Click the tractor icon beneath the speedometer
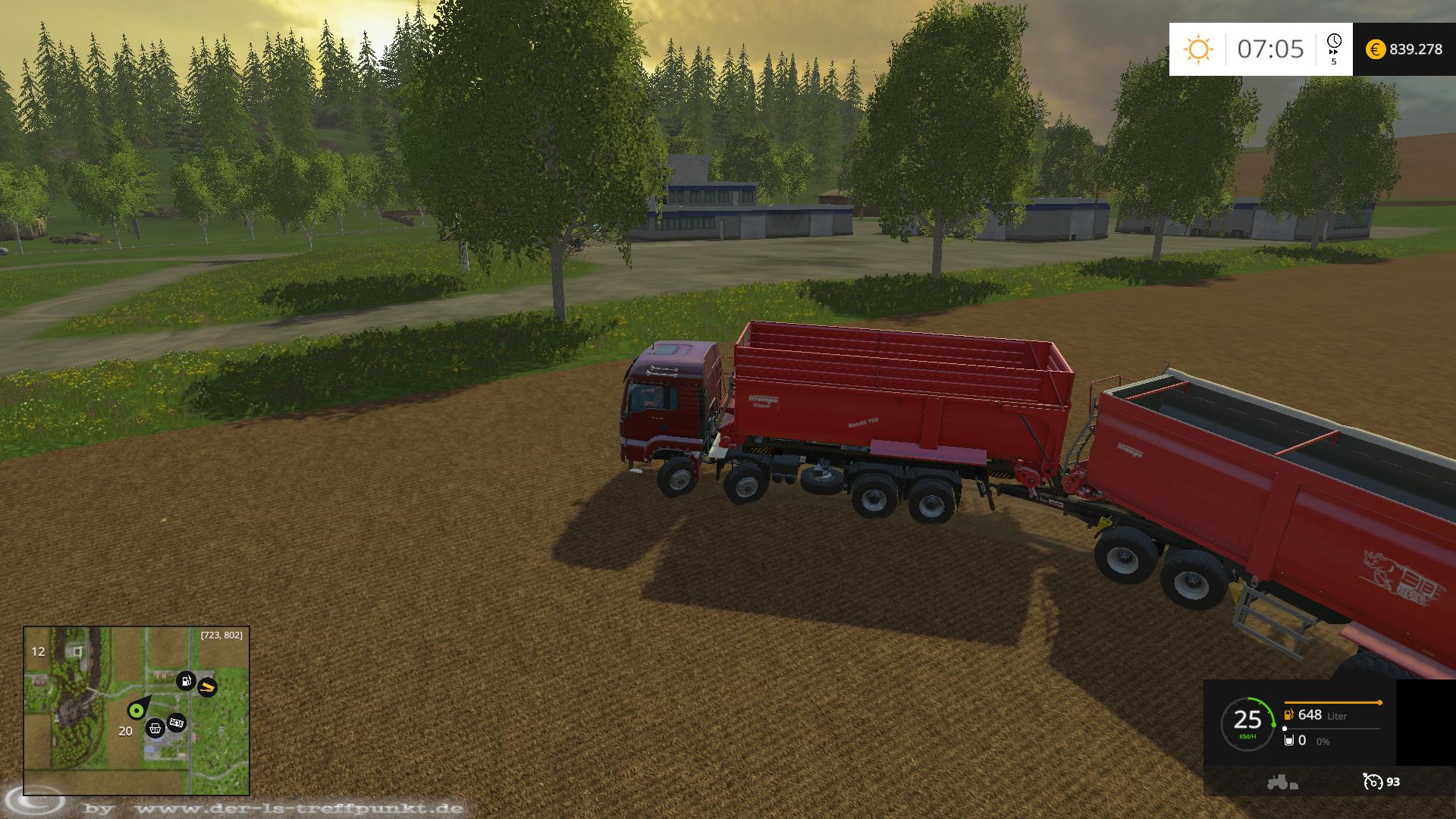Image resolution: width=1456 pixels, height=819 pixels. (x=1282, y=782)
